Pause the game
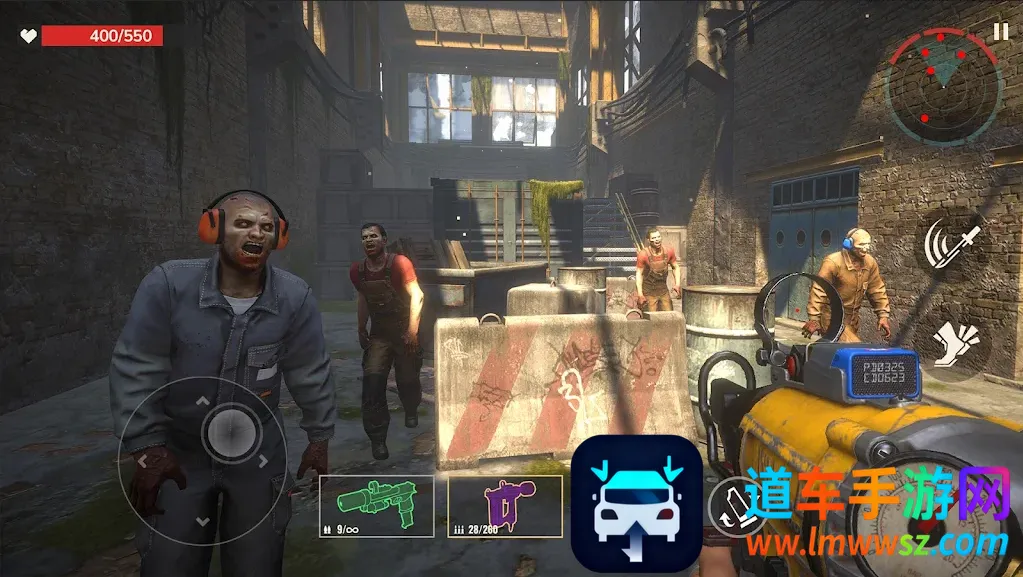This screenshot has width=1023, height=577. pos(1000,32)
